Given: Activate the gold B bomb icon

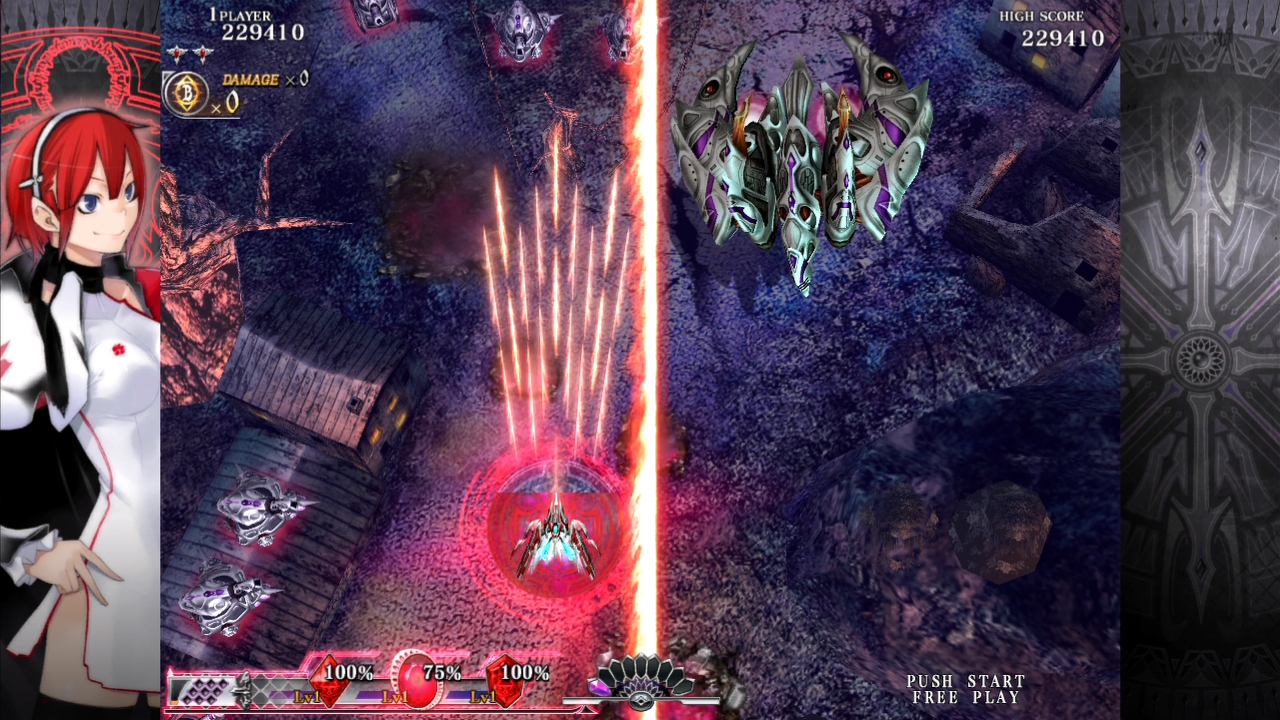Looking at the screenshot, I should [186, 92].
